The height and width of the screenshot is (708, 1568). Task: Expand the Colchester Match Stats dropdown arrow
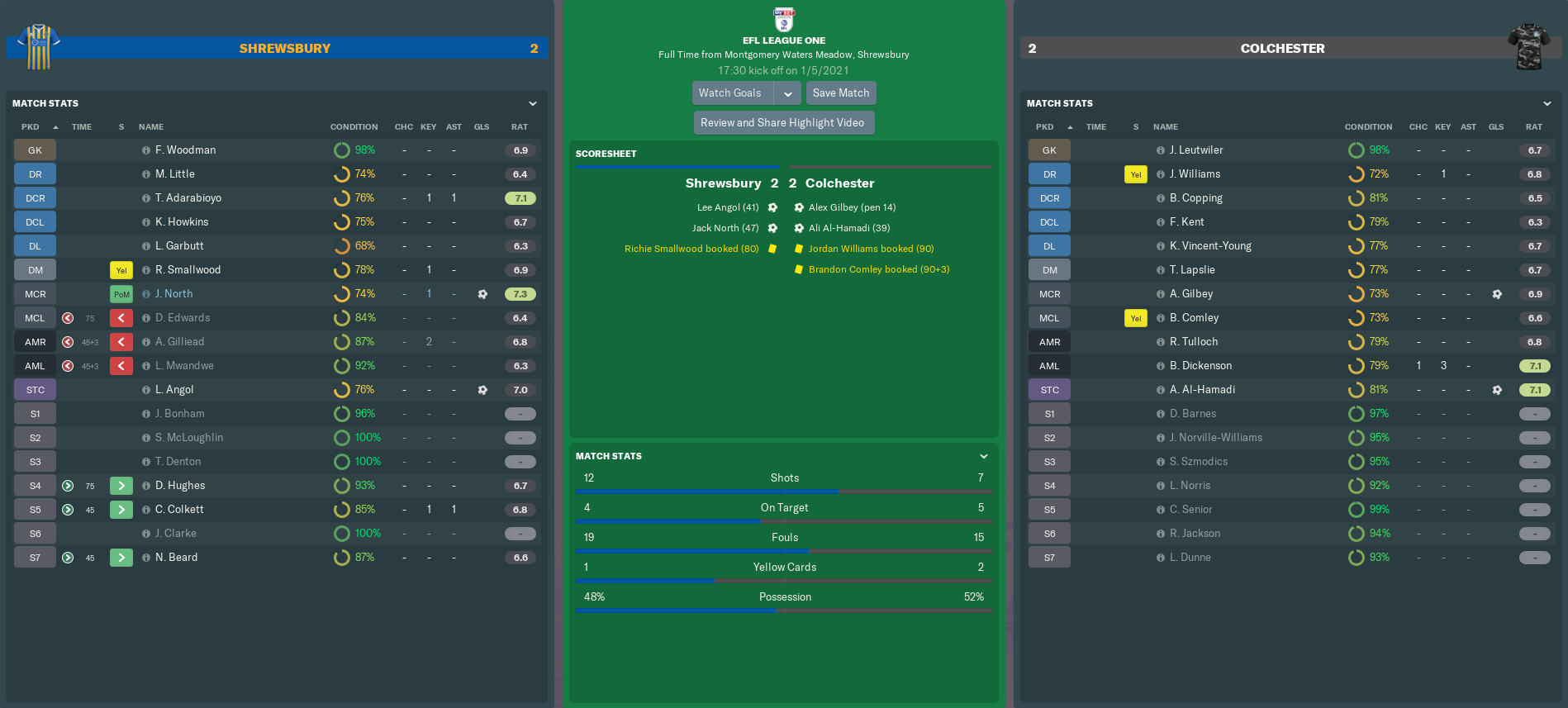coord(1547,104)
